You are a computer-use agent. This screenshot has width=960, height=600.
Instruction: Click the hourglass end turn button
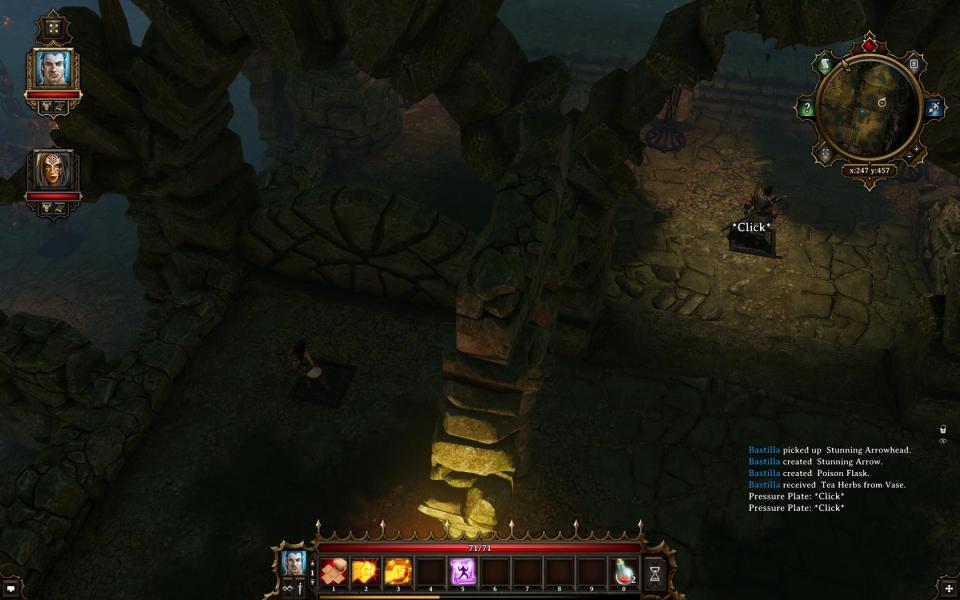point(655,572)
